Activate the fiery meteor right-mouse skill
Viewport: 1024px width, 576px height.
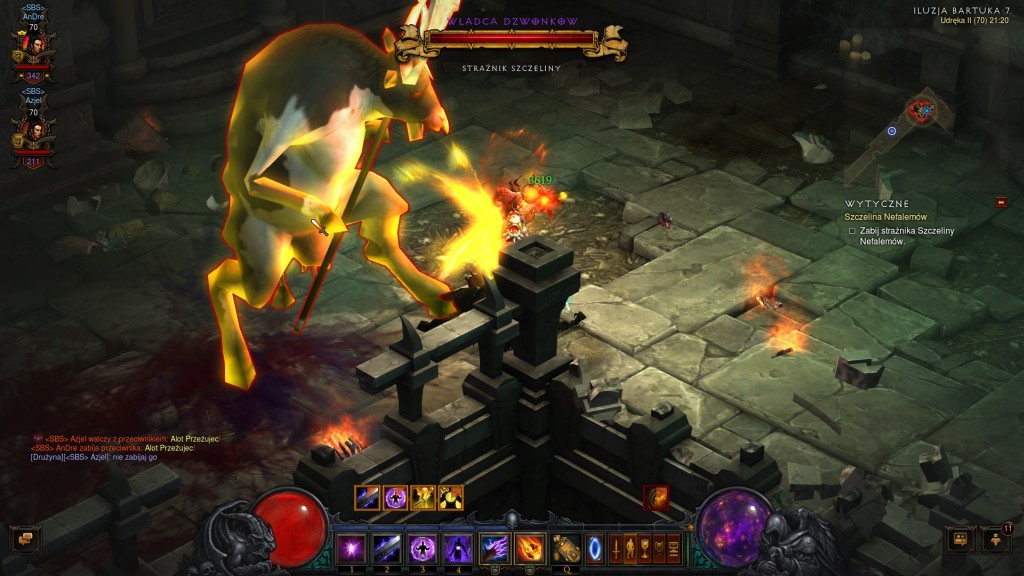[x=530, y=547]
